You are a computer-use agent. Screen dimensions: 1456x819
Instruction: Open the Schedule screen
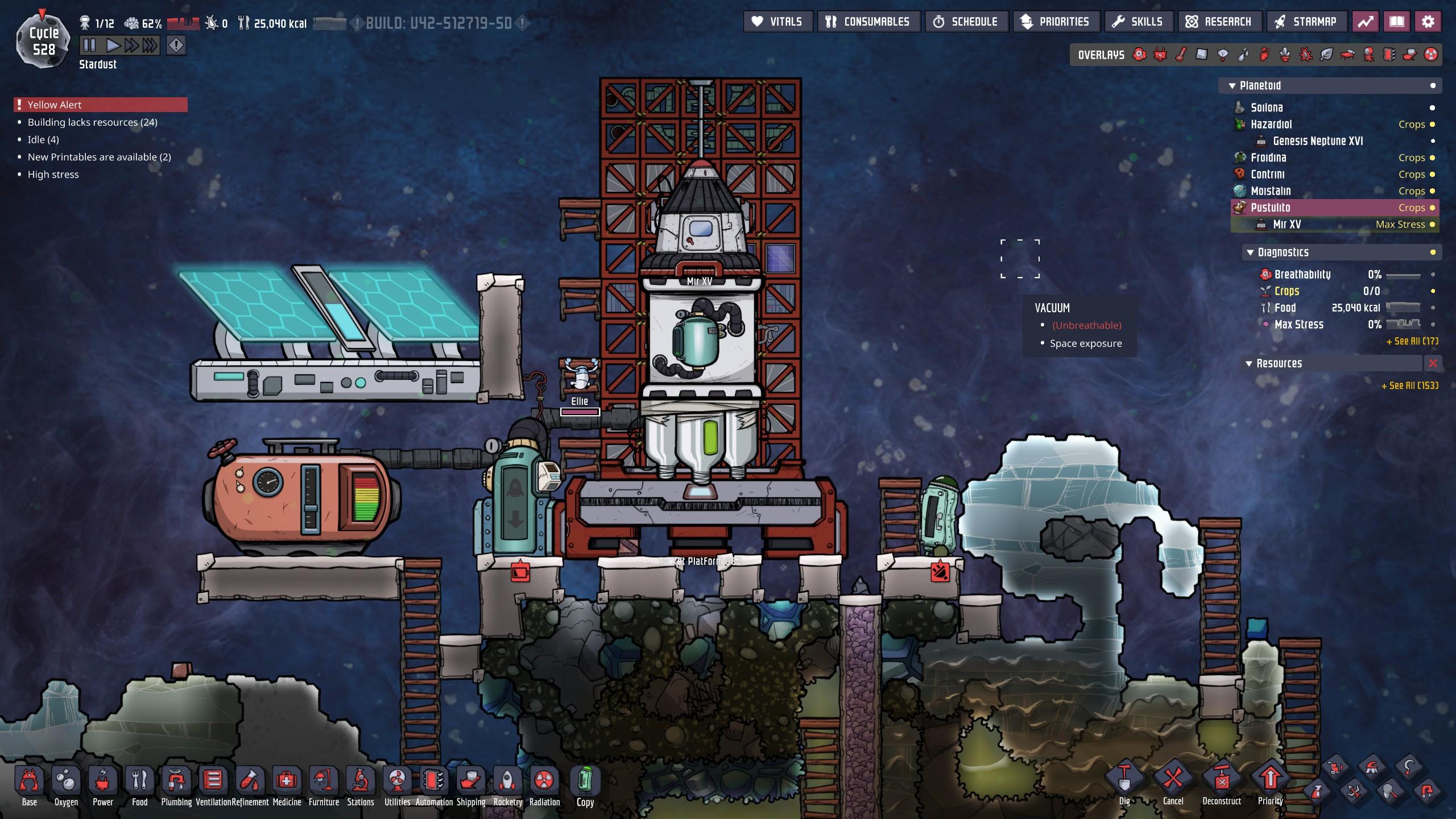[966, 22]
